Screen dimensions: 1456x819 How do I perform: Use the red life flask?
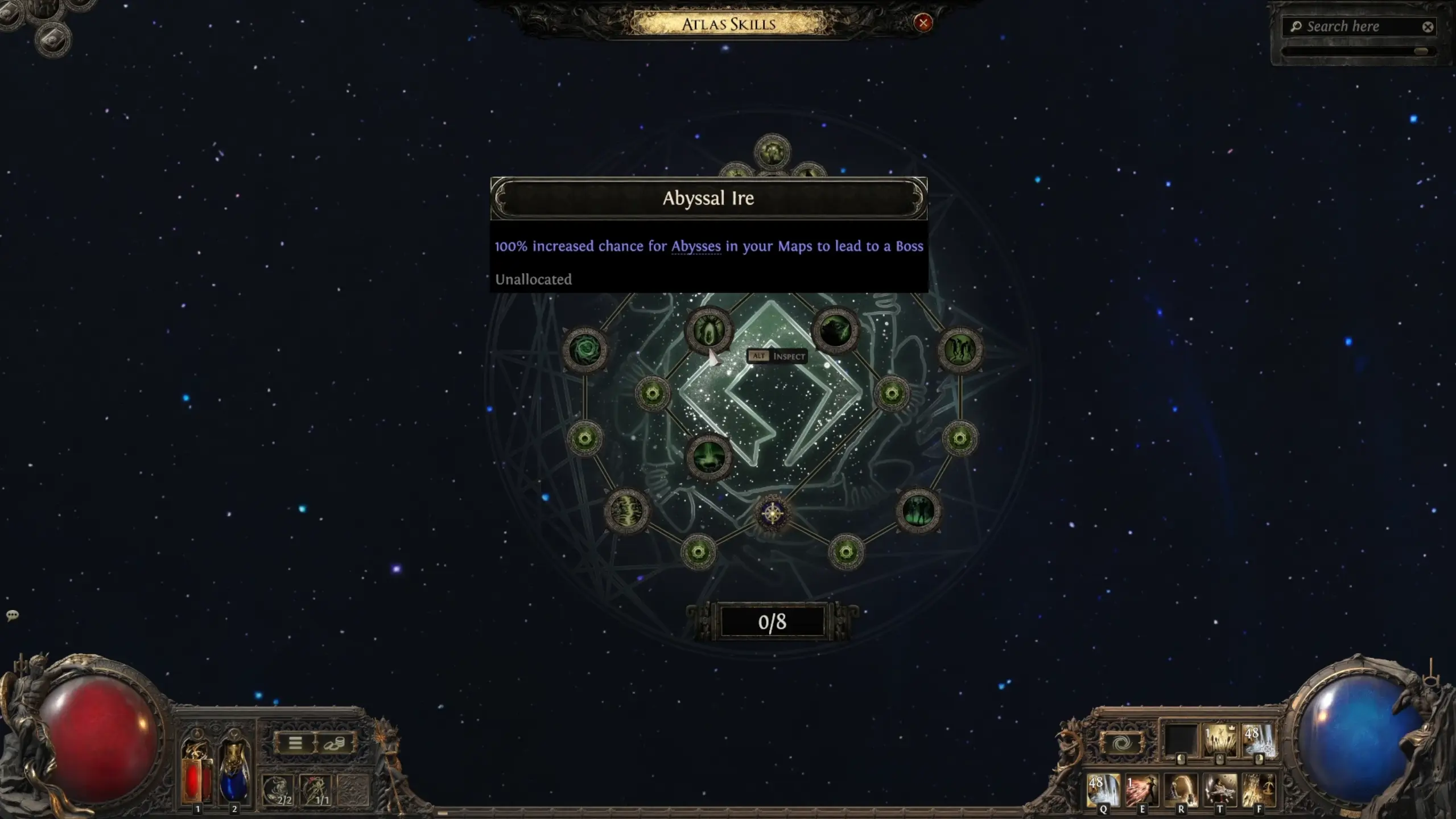pyautogui.click(x=197, y=774)
